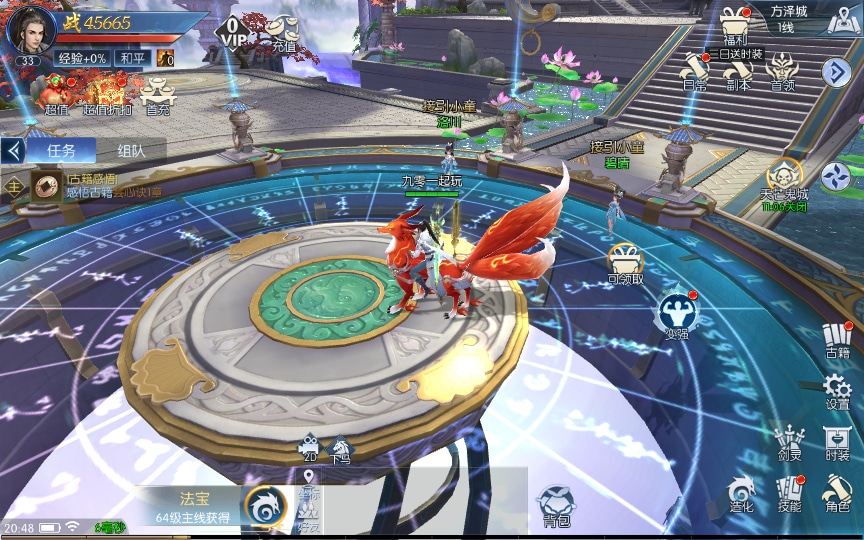The height and width of the screenshot is (540, 864).
Task: Open the 技能 skills menu
Action: point(789,493)
